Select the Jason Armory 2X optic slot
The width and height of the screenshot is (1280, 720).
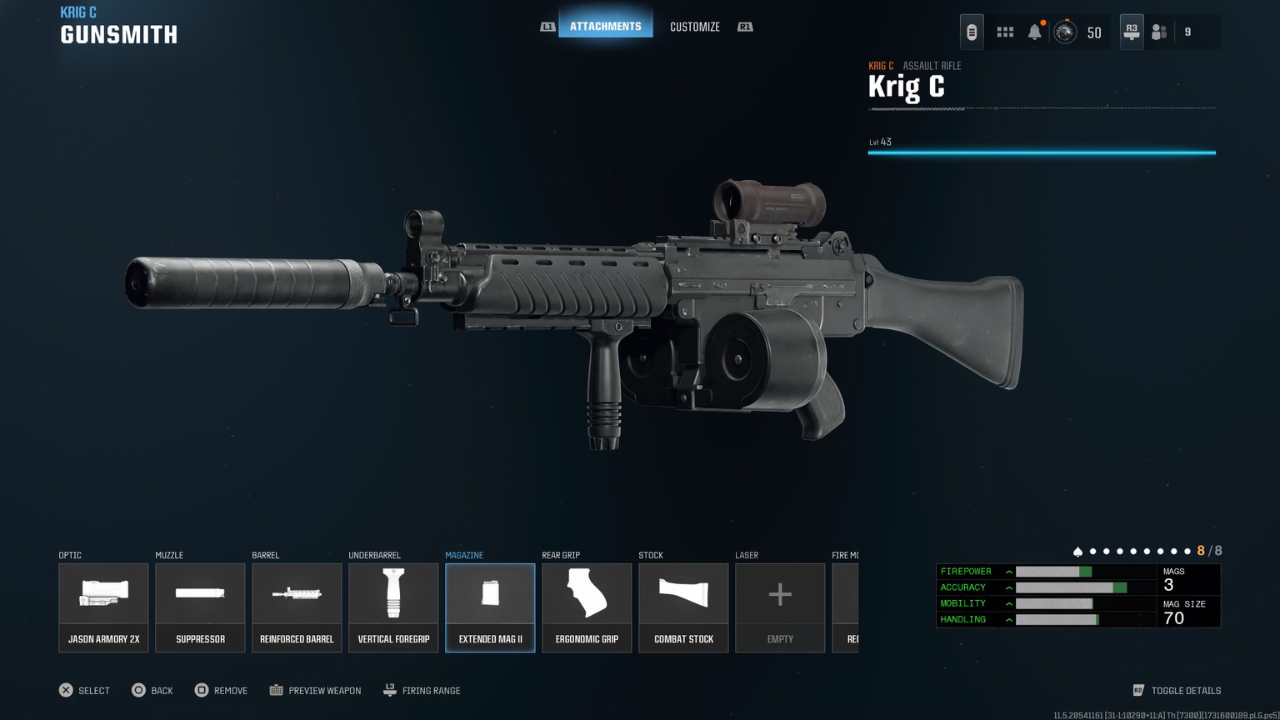click(x=104, y=607)
